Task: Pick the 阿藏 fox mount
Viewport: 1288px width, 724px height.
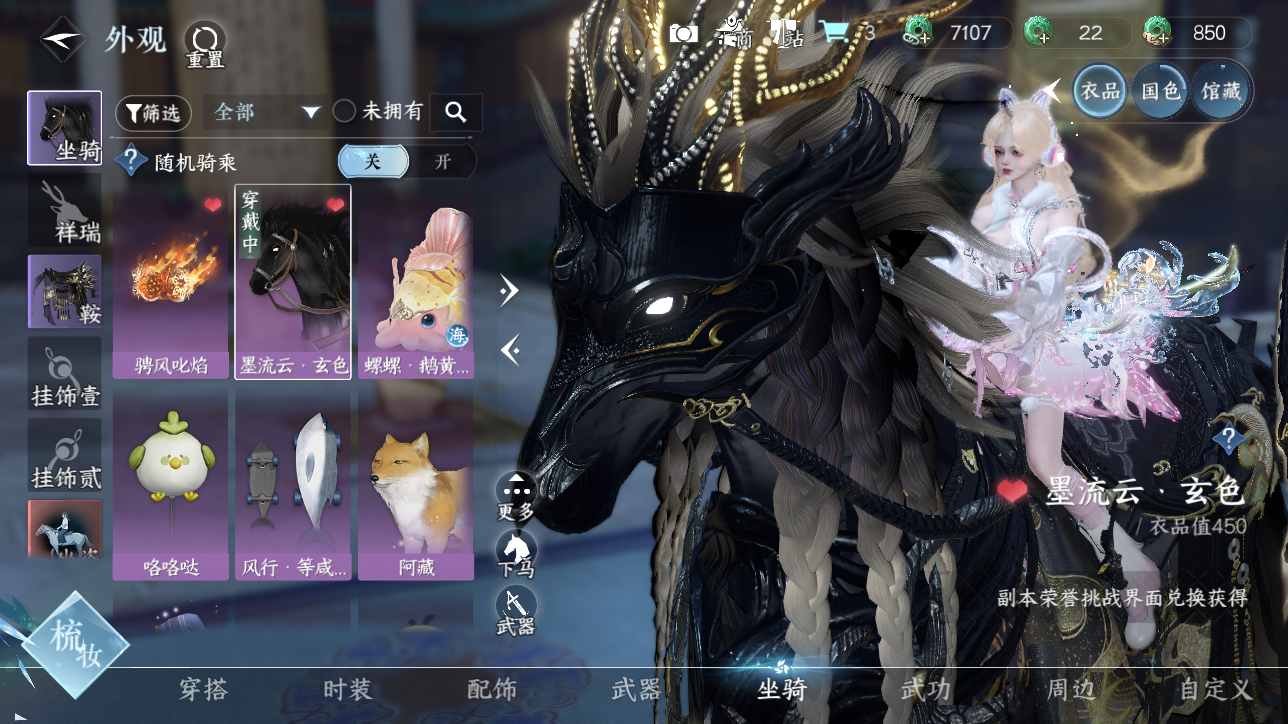Action: (415, 485)
